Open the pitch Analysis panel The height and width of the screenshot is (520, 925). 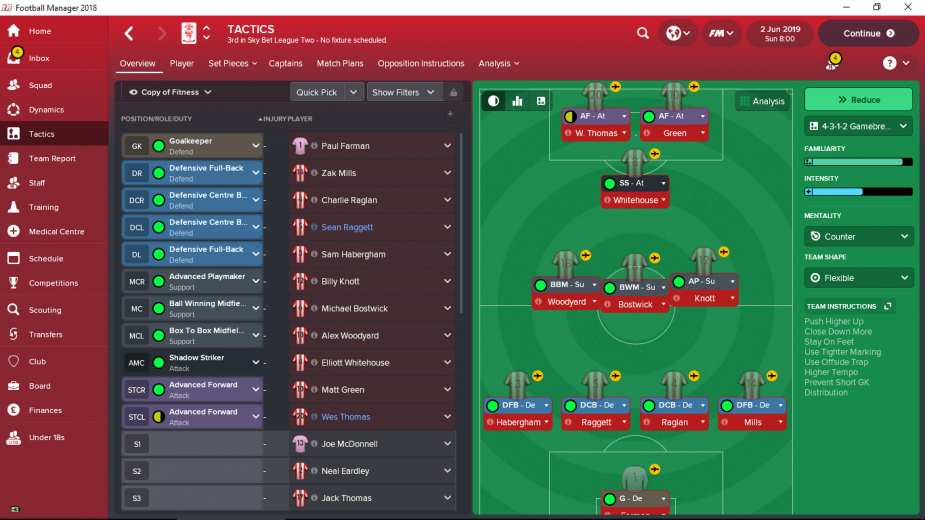coord(762,101)
